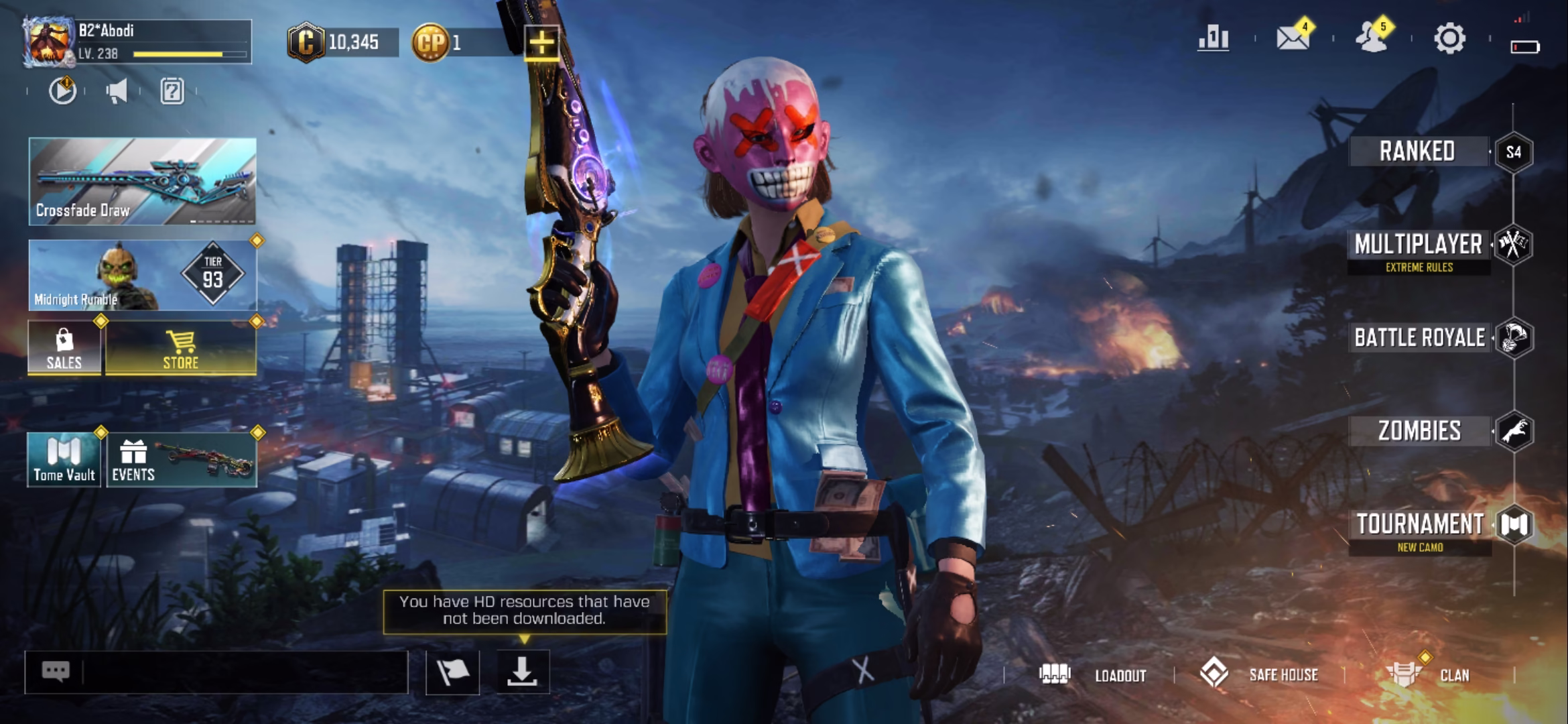The height and width of the screenshot is (724, 1568).
Task: Open the friends list icon
Action: pyautogui.click(x=1371, y=38)
